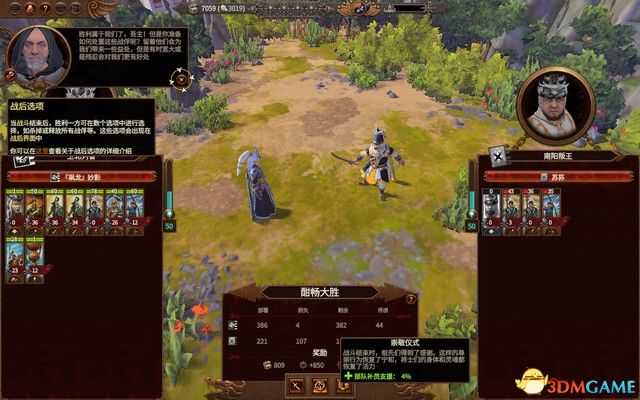Open the help question mark on battle results
This screenshot has width=640, height=400.
click(410, 299)
